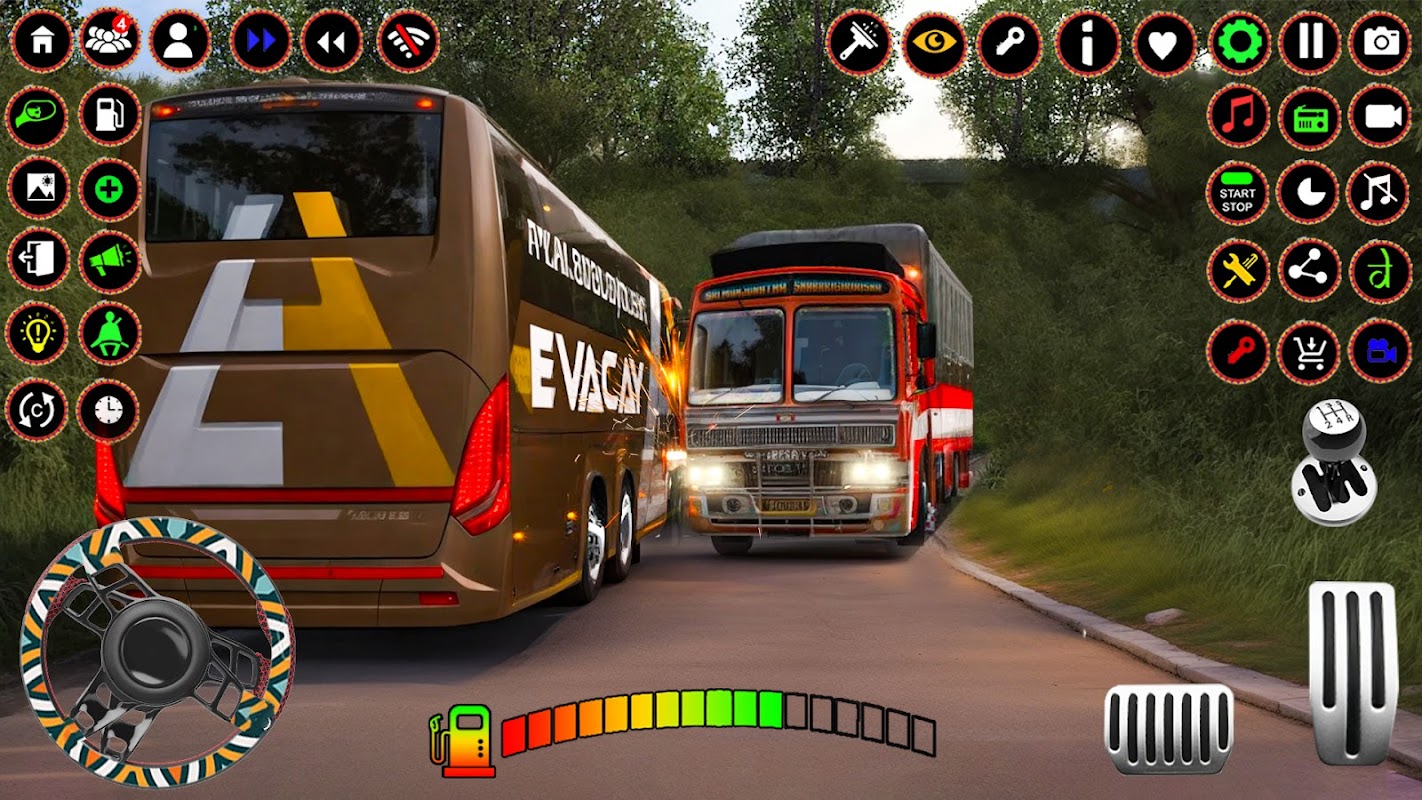Image resolution: width=1422 pixels, height=800 pixels.
Task: Sound the megaphone horn icon
Action: (109, 262)
